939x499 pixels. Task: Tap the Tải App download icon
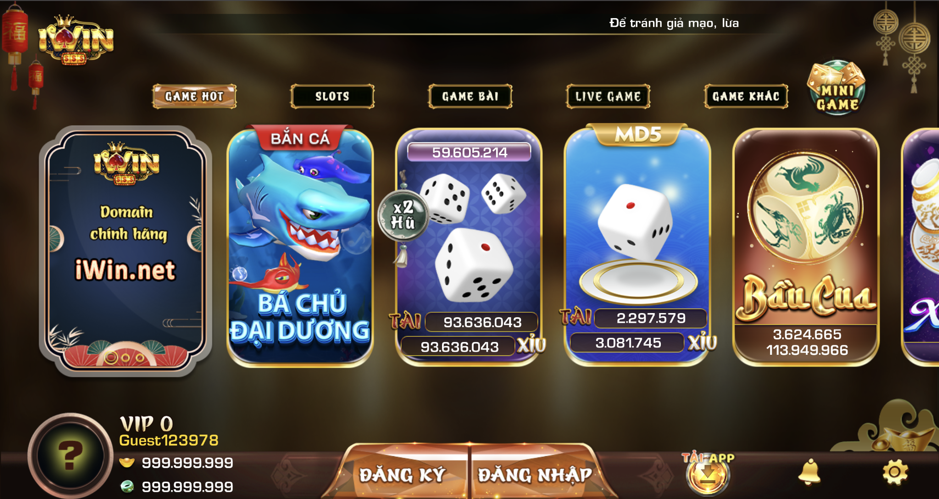(707, 473)
